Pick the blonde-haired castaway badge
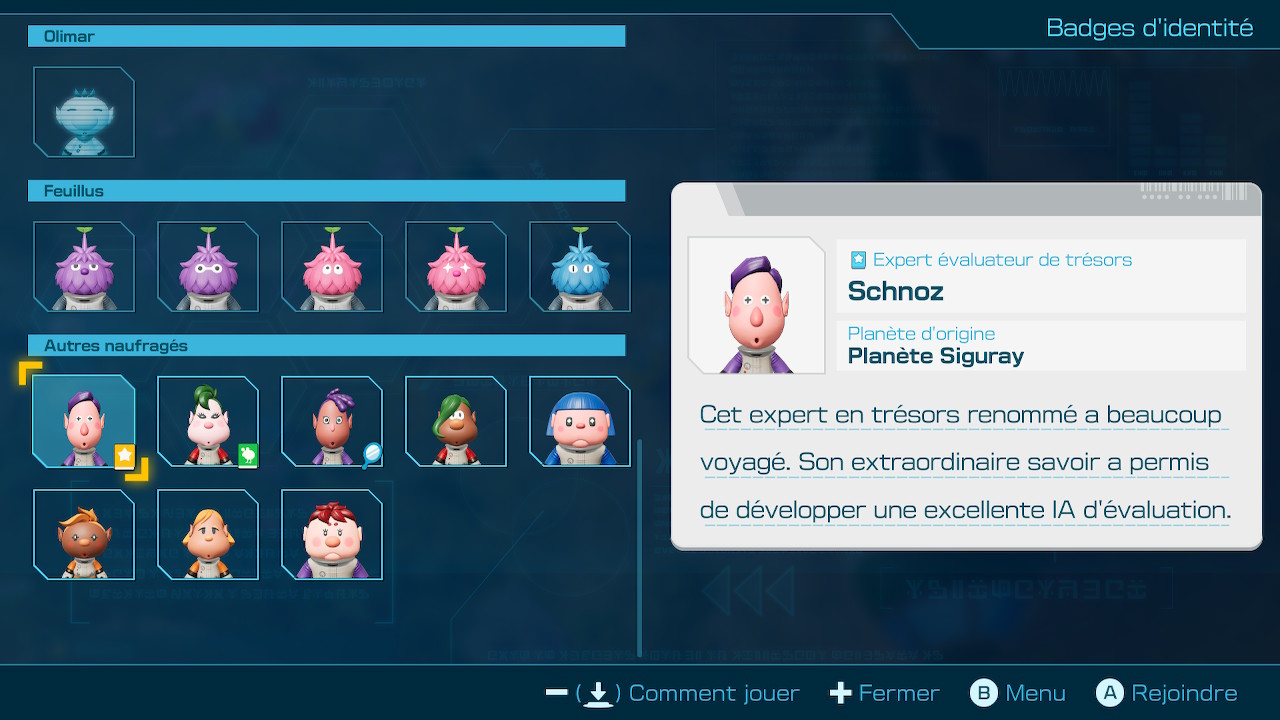This screenshot has height=720, width=1280. (208, 534)
